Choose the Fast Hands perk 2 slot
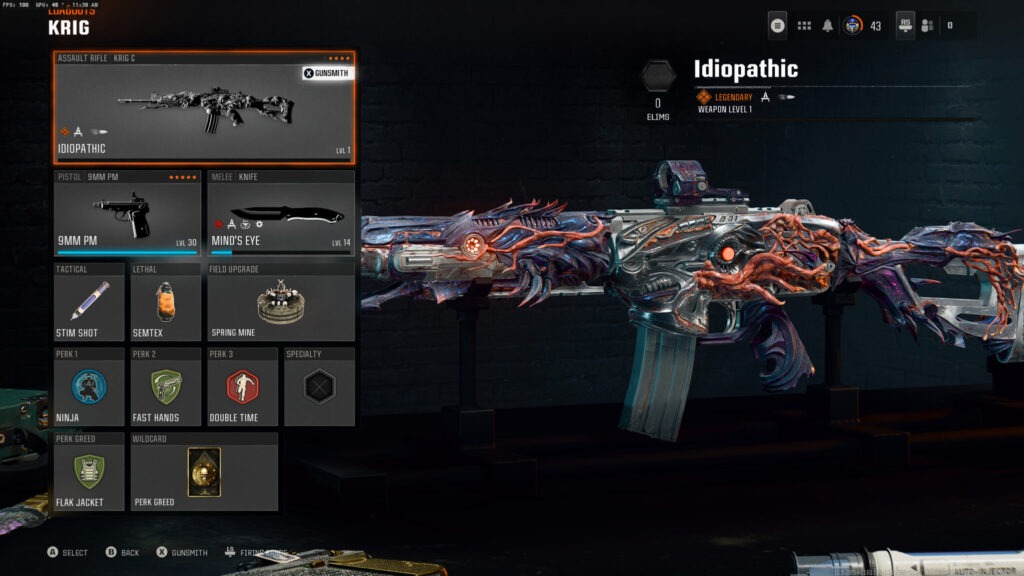This screenshot has width=1024, height=576. [166, 387]
